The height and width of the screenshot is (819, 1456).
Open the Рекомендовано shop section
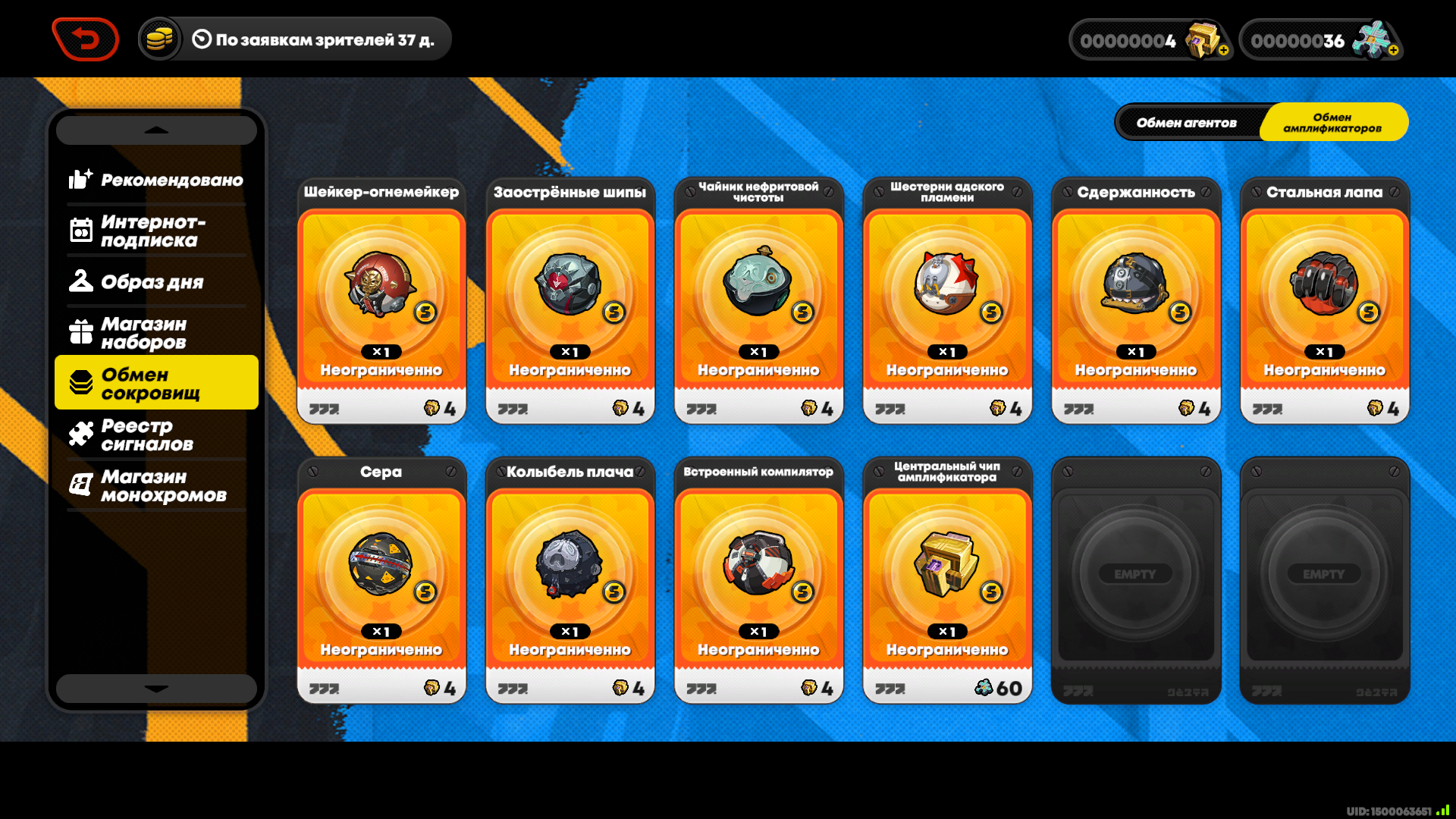click(x=156, y=180)
